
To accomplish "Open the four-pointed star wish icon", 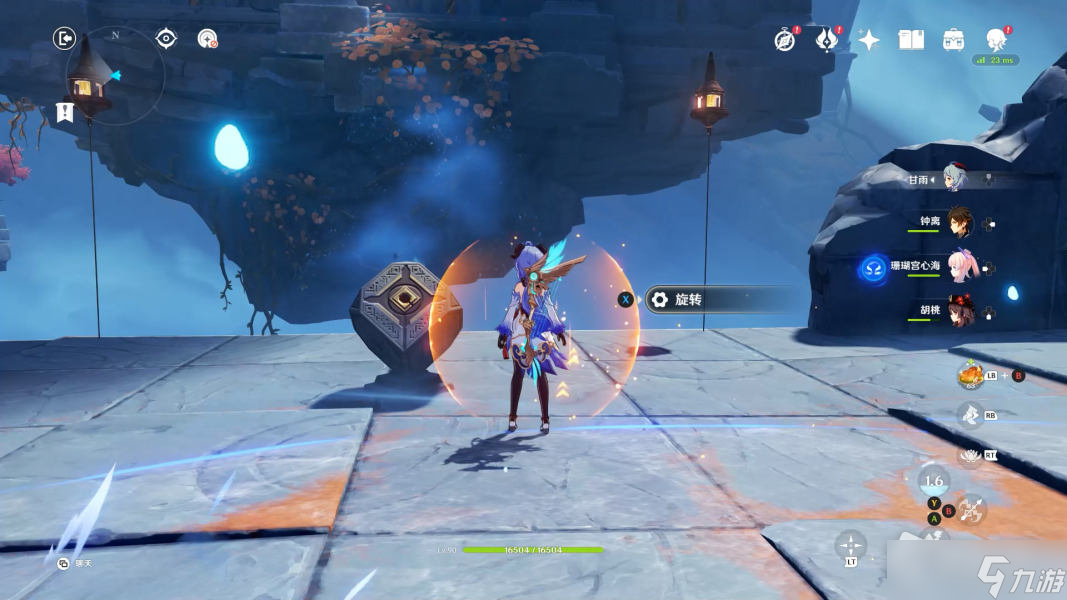I will [869, 40].
